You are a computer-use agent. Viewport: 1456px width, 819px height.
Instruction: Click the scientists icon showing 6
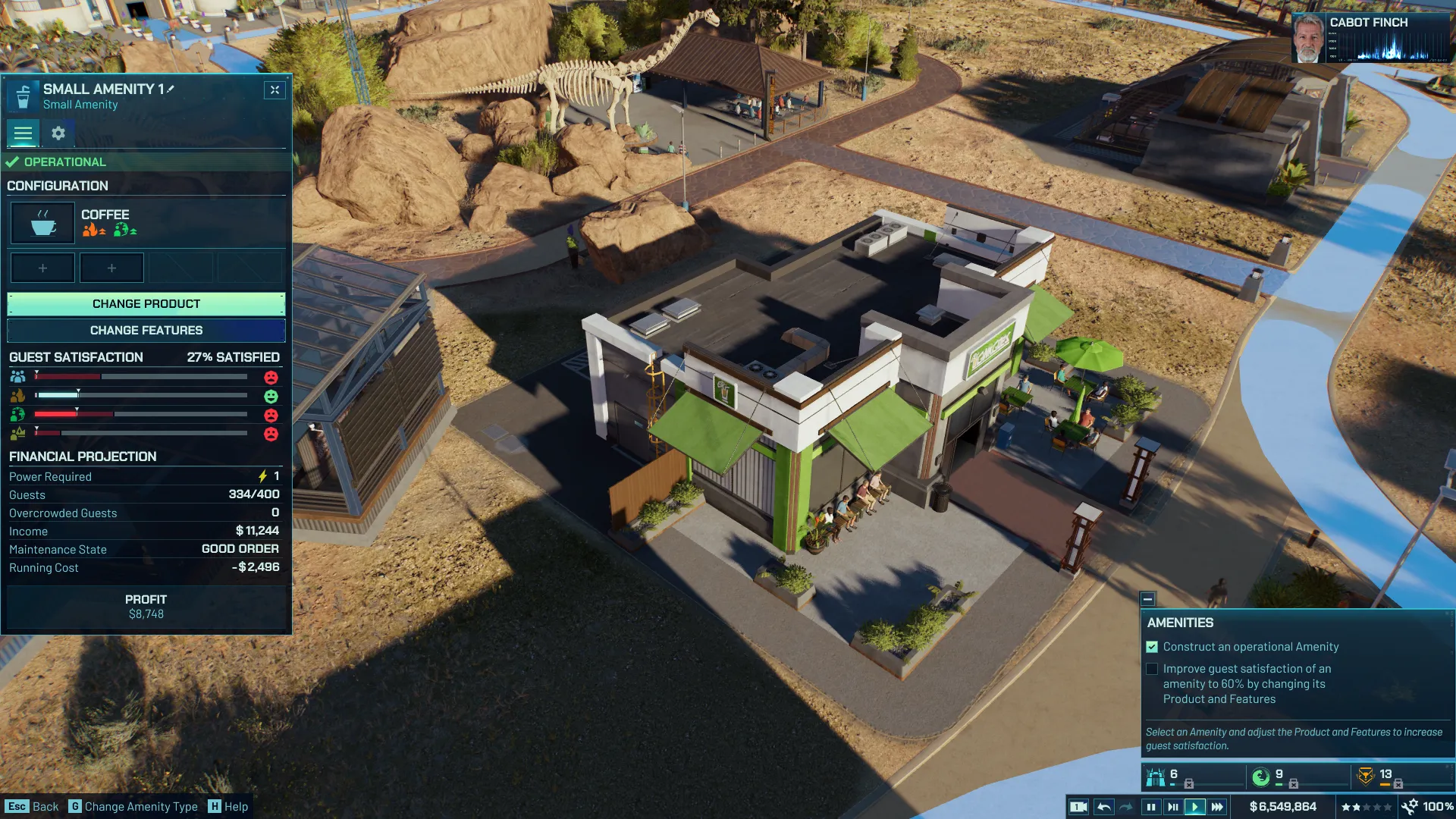(x=1156, y=775)
